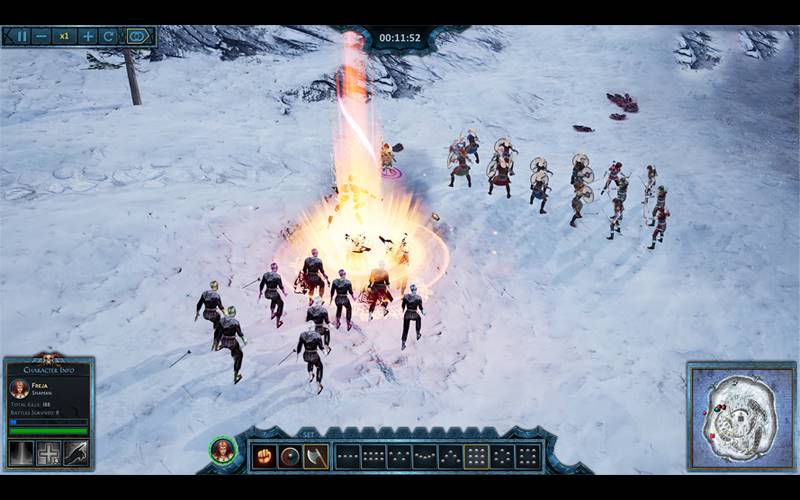Choose the single line formation

click(348, 457)
